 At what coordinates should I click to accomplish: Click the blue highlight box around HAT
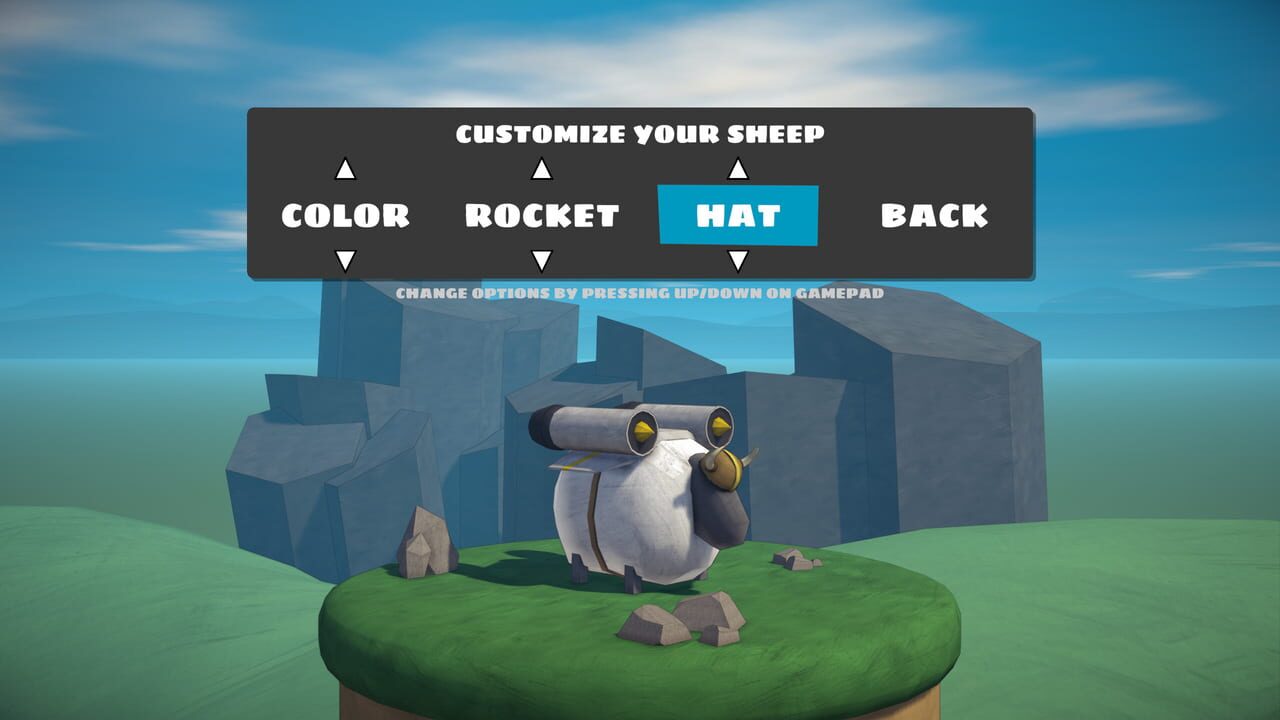(739, 216)
